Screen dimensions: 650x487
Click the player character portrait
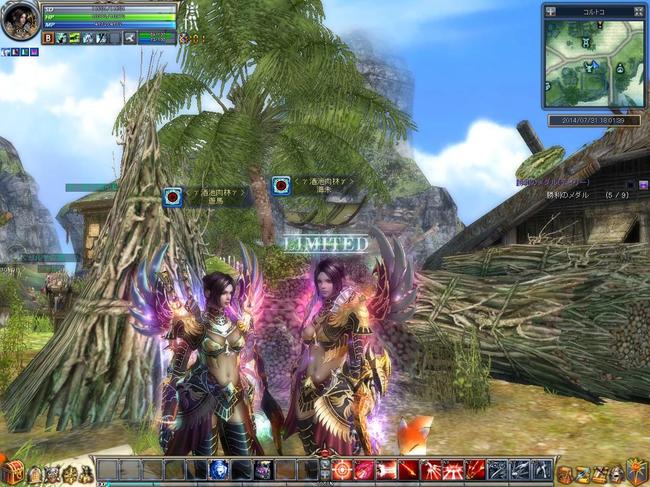pos(19,21)
